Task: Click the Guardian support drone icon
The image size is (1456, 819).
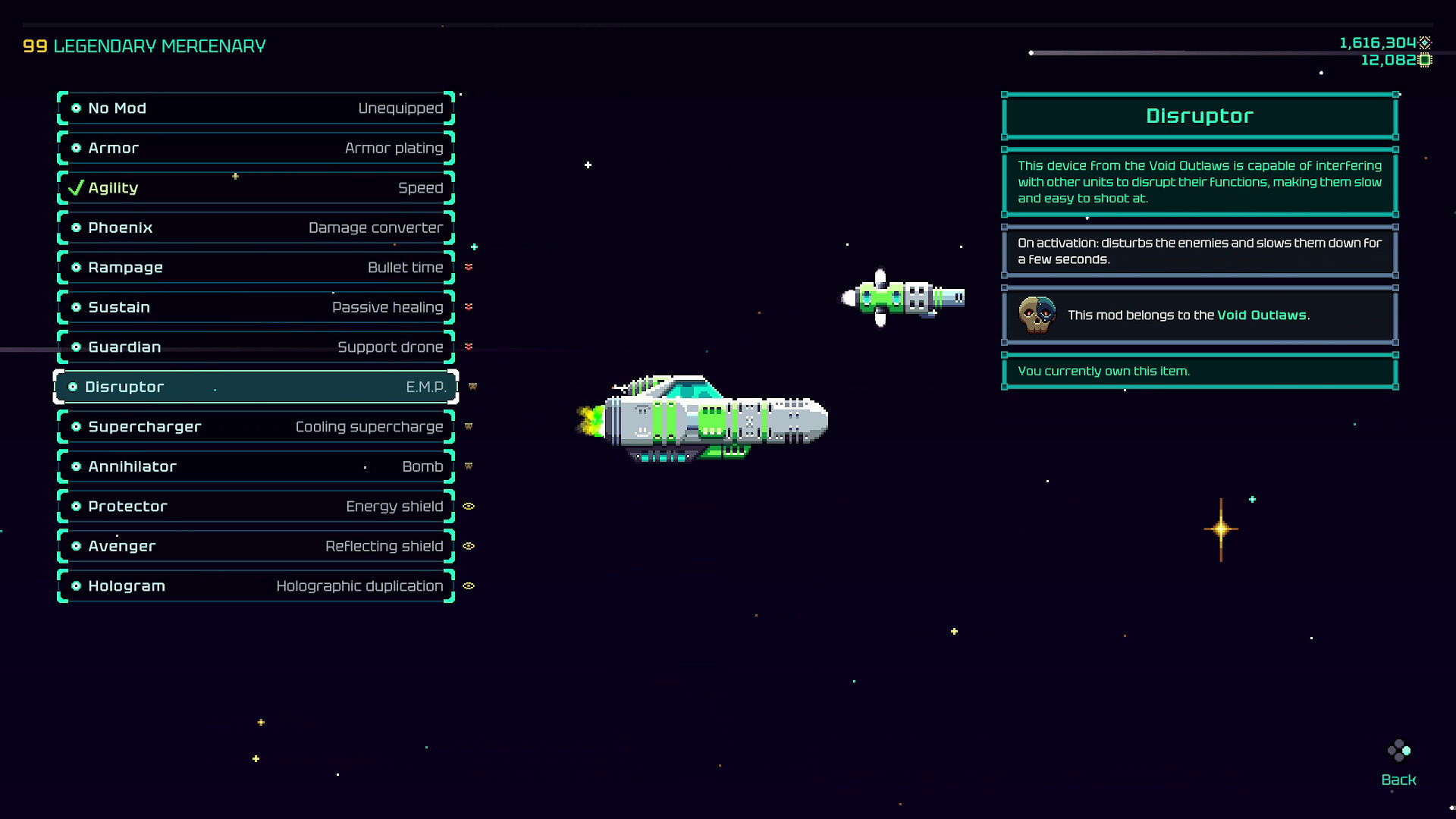Action: click(76, 347)
